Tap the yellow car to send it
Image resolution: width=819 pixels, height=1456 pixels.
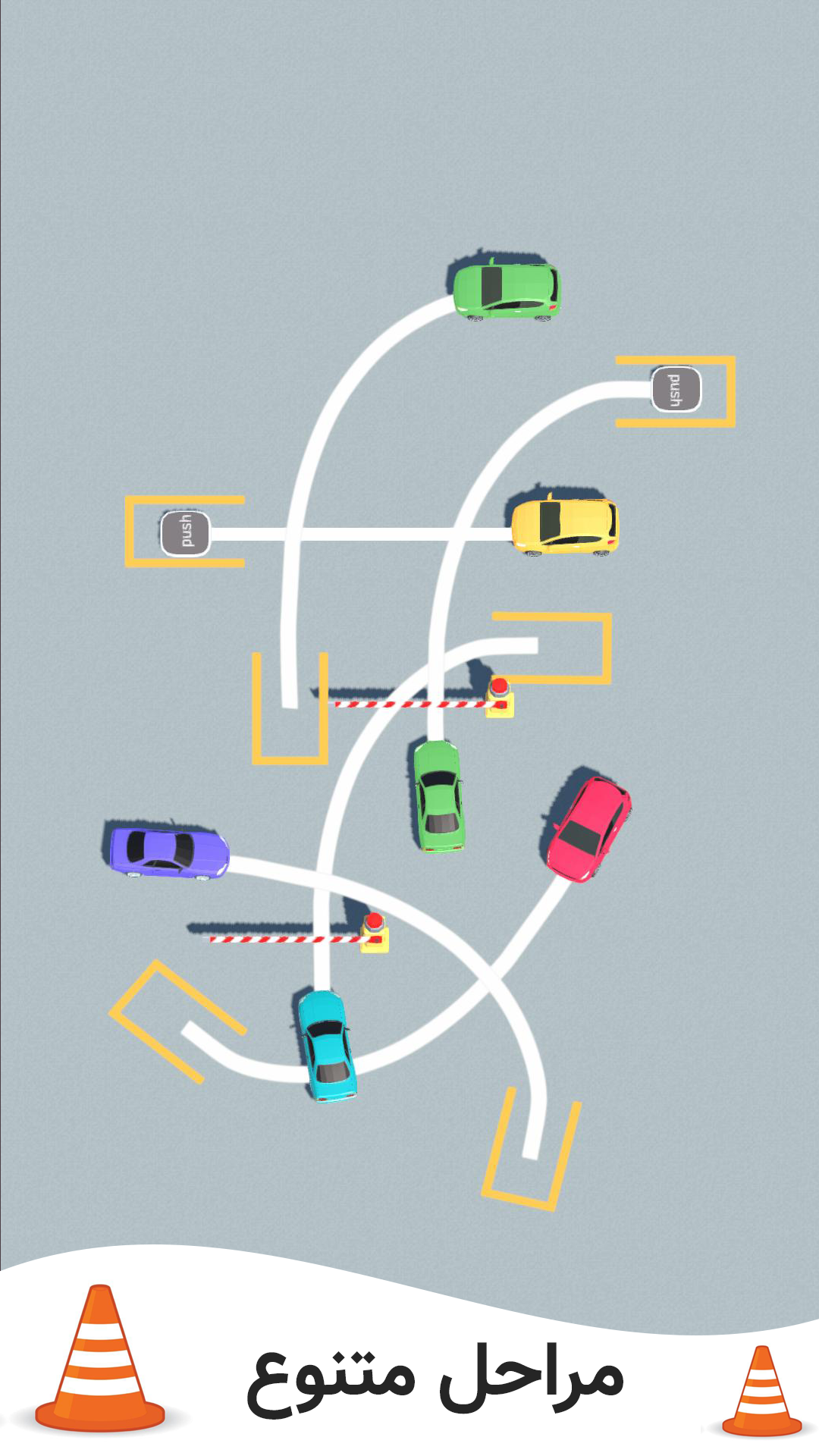click(x=565, y=525)
